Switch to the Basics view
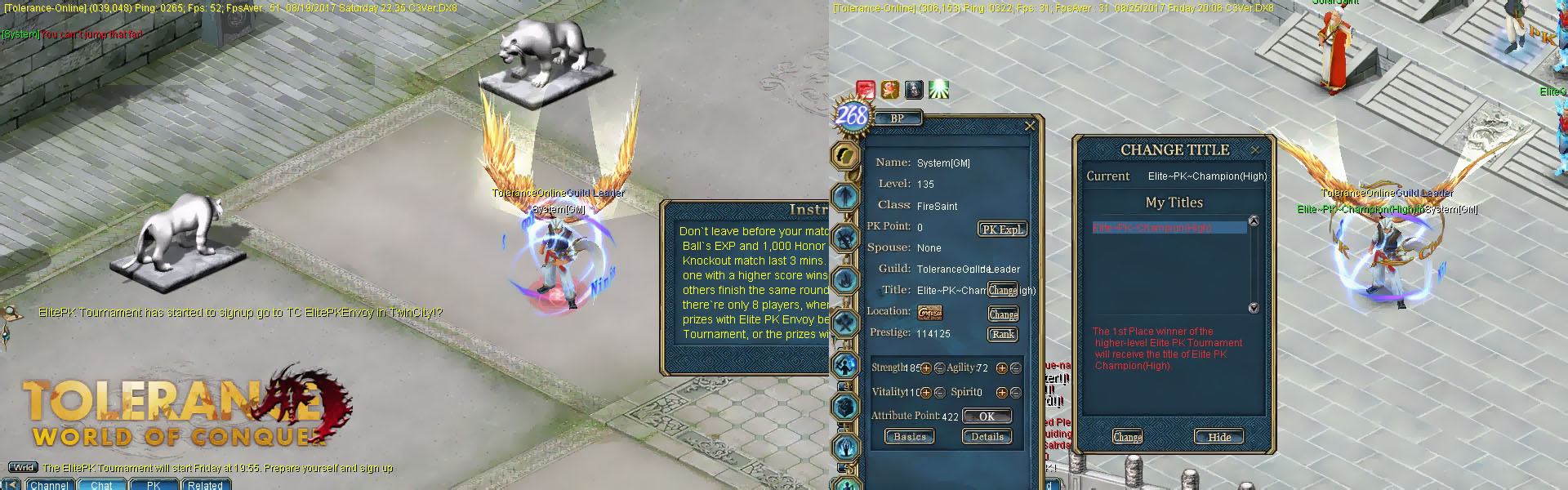 (x=910, y=437)
